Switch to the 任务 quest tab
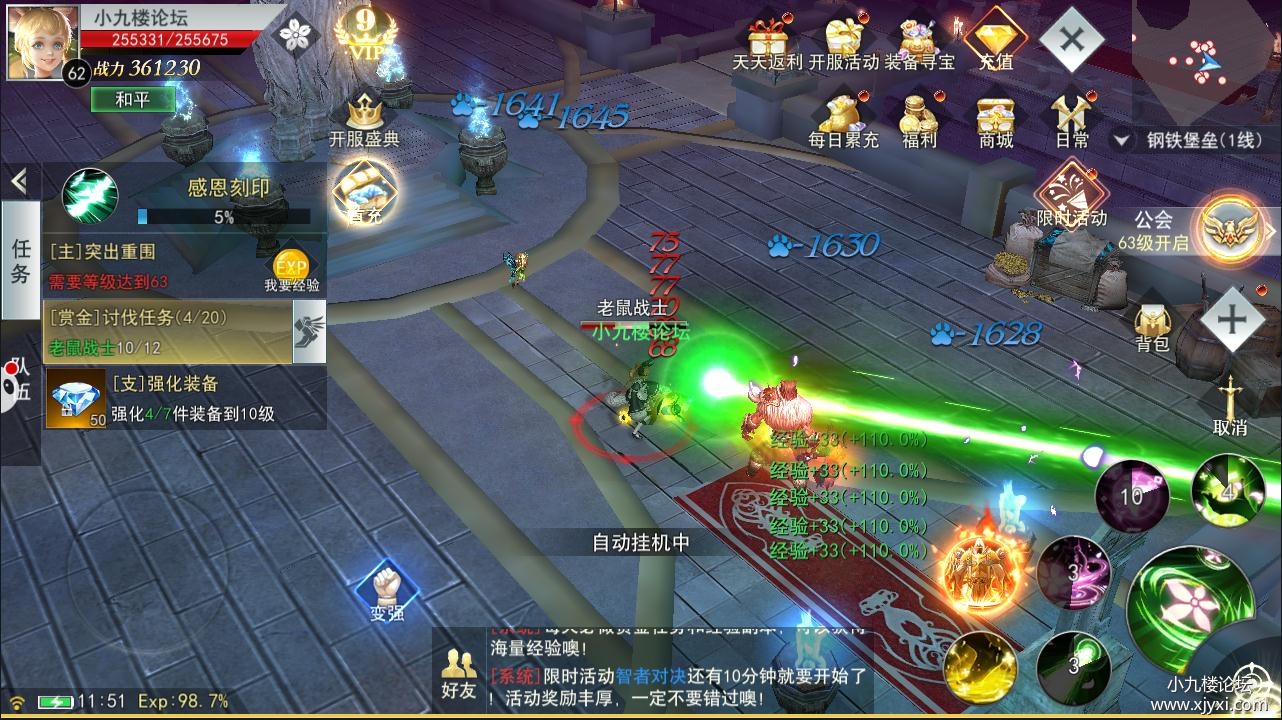 pyautogui.click(x=20, y=260)
